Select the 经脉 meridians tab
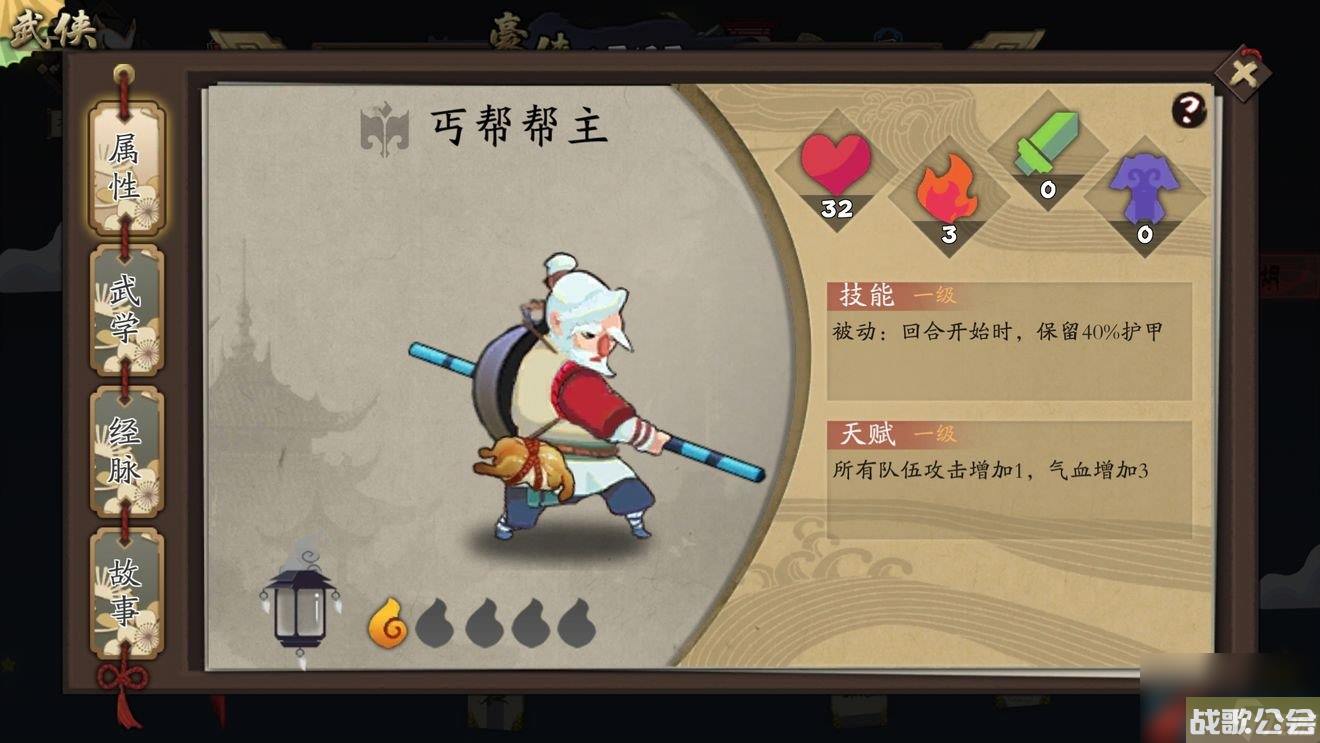1320x743 pixels. pyautogui.click(x=123, y=443)
